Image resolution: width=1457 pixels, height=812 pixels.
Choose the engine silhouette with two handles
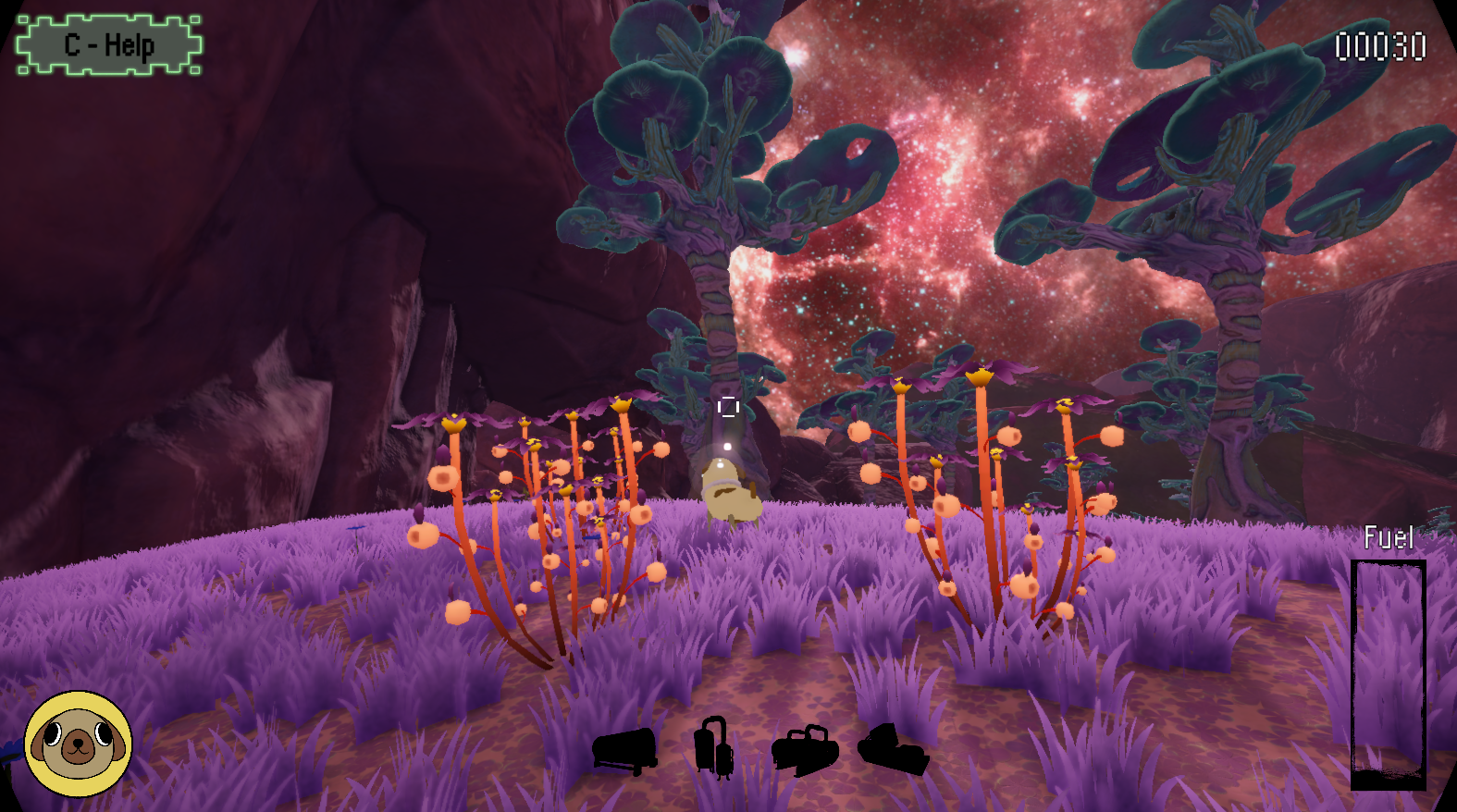pos(805,749)
